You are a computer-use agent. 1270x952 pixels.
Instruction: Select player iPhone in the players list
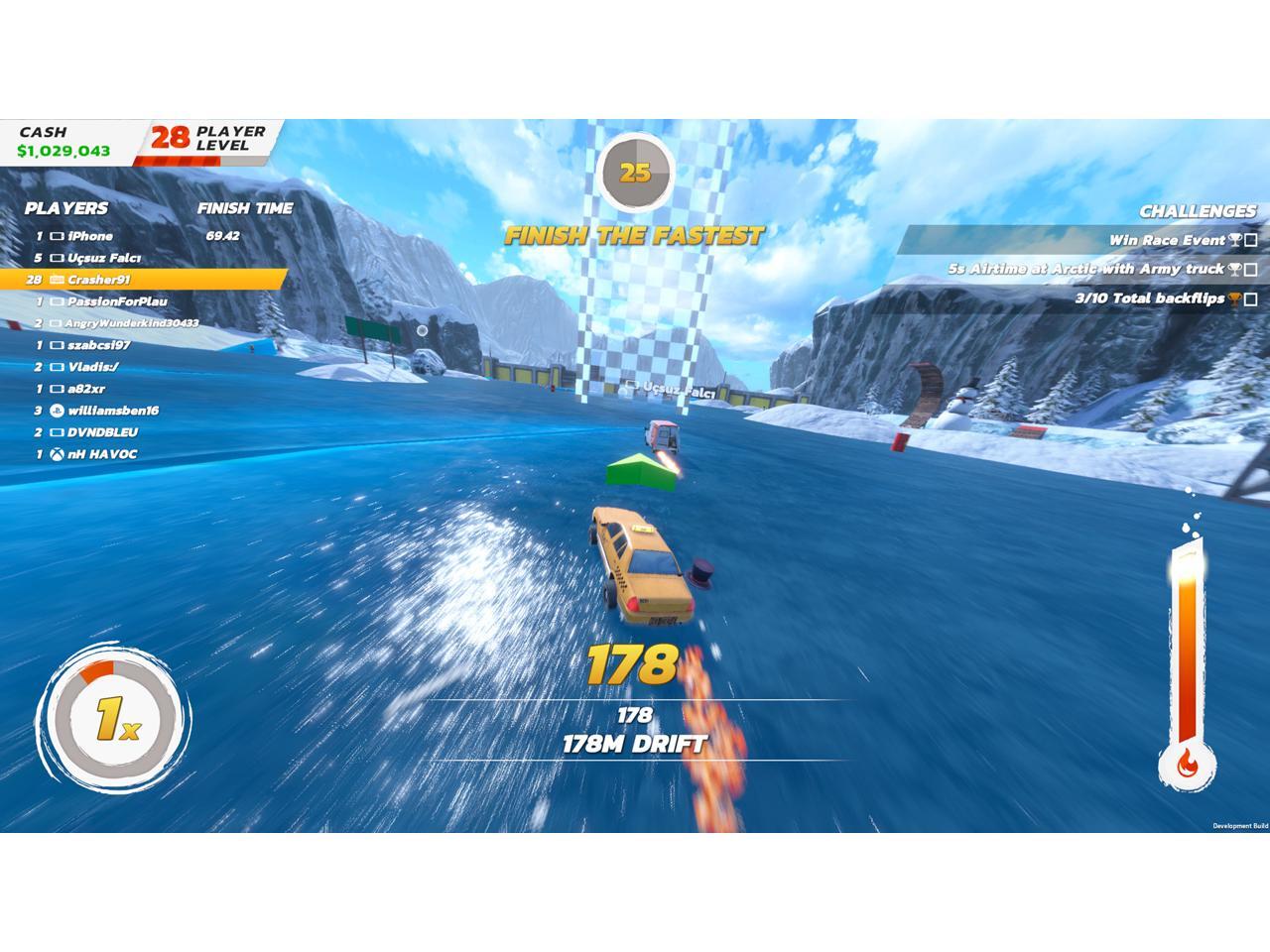tap(90, 236)
